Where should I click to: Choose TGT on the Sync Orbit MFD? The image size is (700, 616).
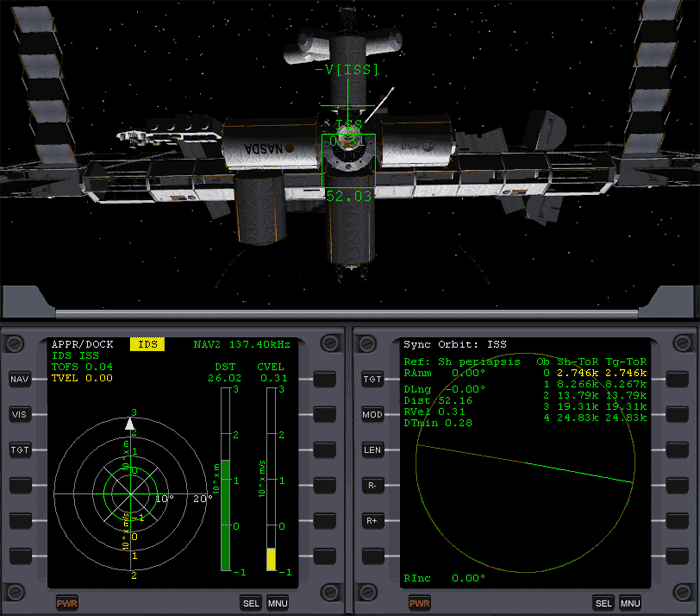click(x=373, y=379)
